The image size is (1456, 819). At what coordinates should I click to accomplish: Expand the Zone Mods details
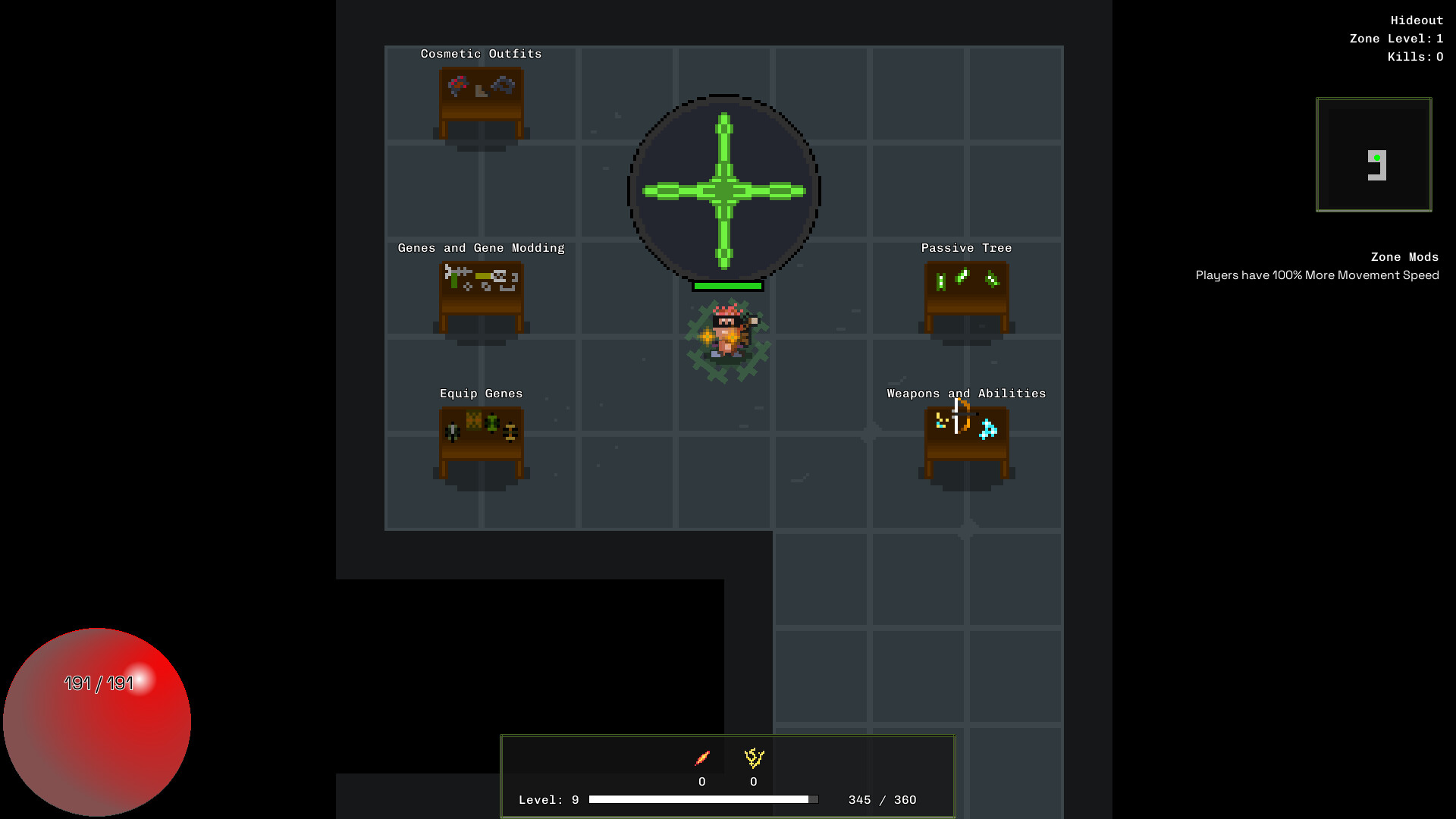[x=1404, y=257]
